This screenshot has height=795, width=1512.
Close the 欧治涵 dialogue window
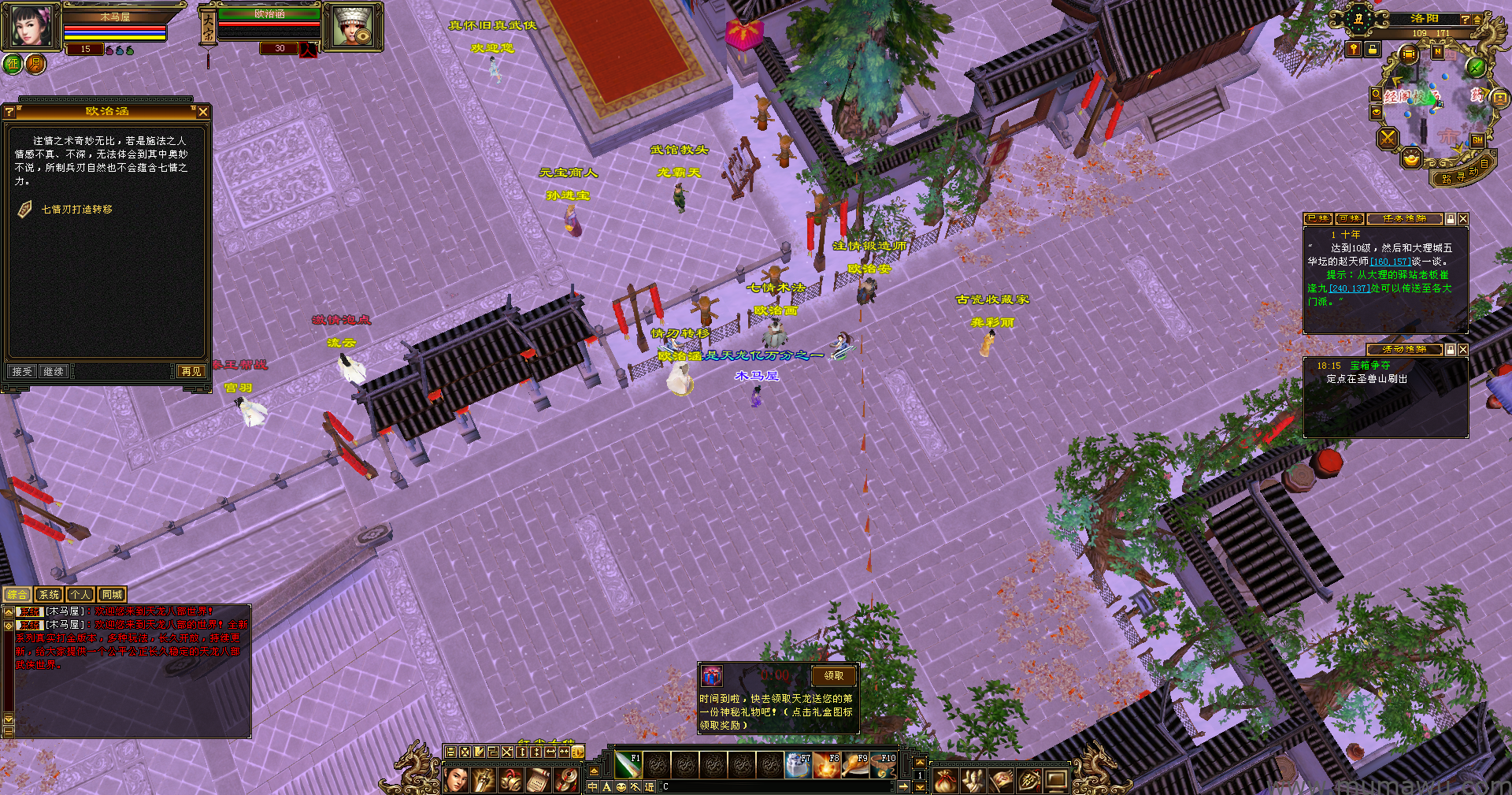(203, 112)
